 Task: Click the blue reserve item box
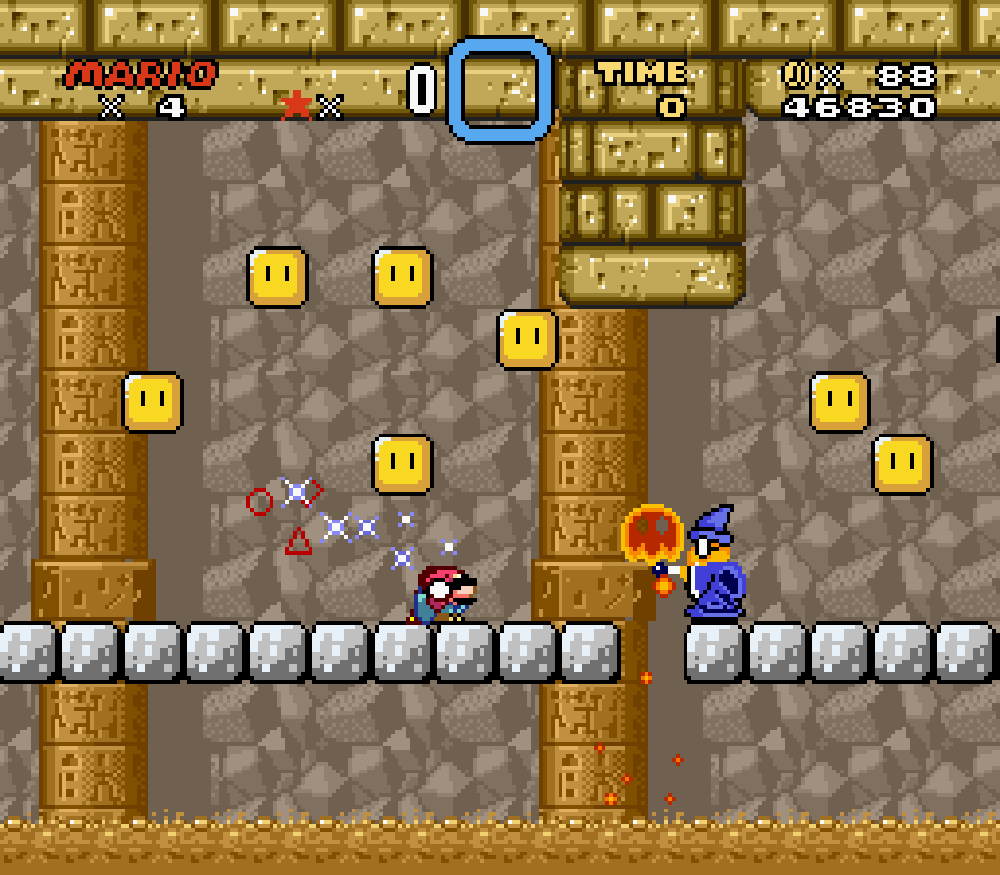(500, 89)
